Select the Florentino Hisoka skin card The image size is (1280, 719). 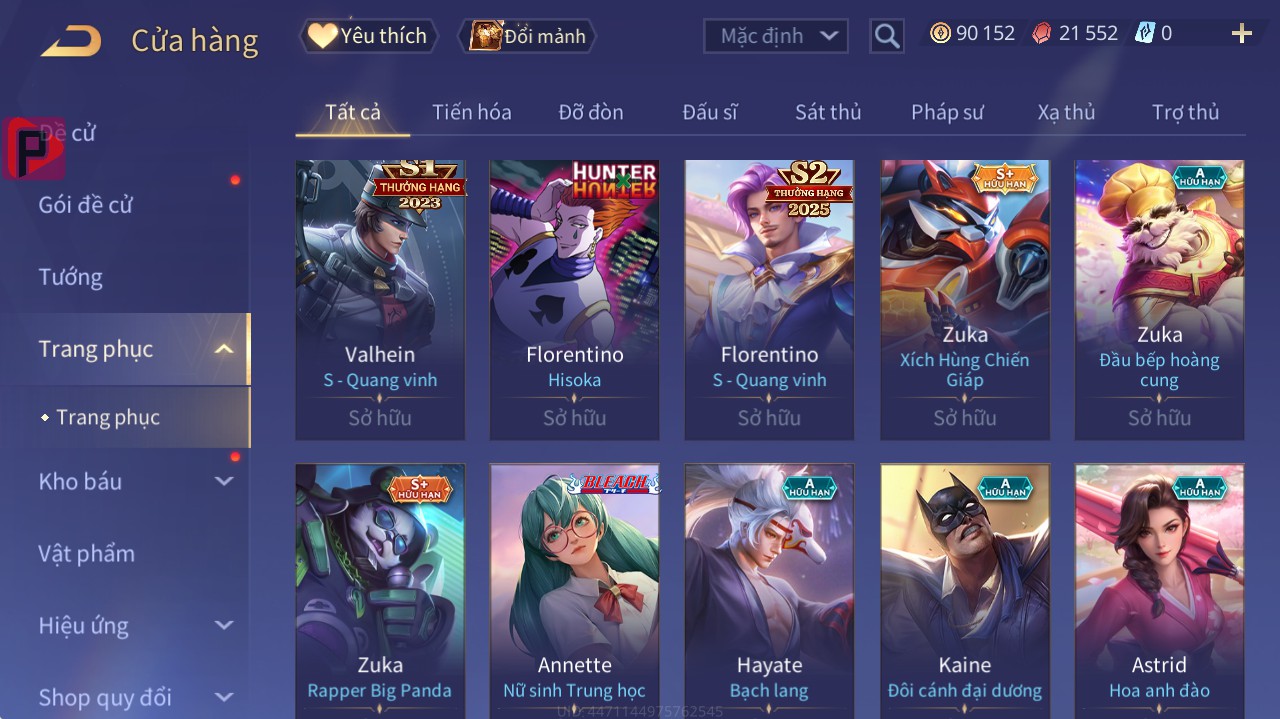coord(574,299)
